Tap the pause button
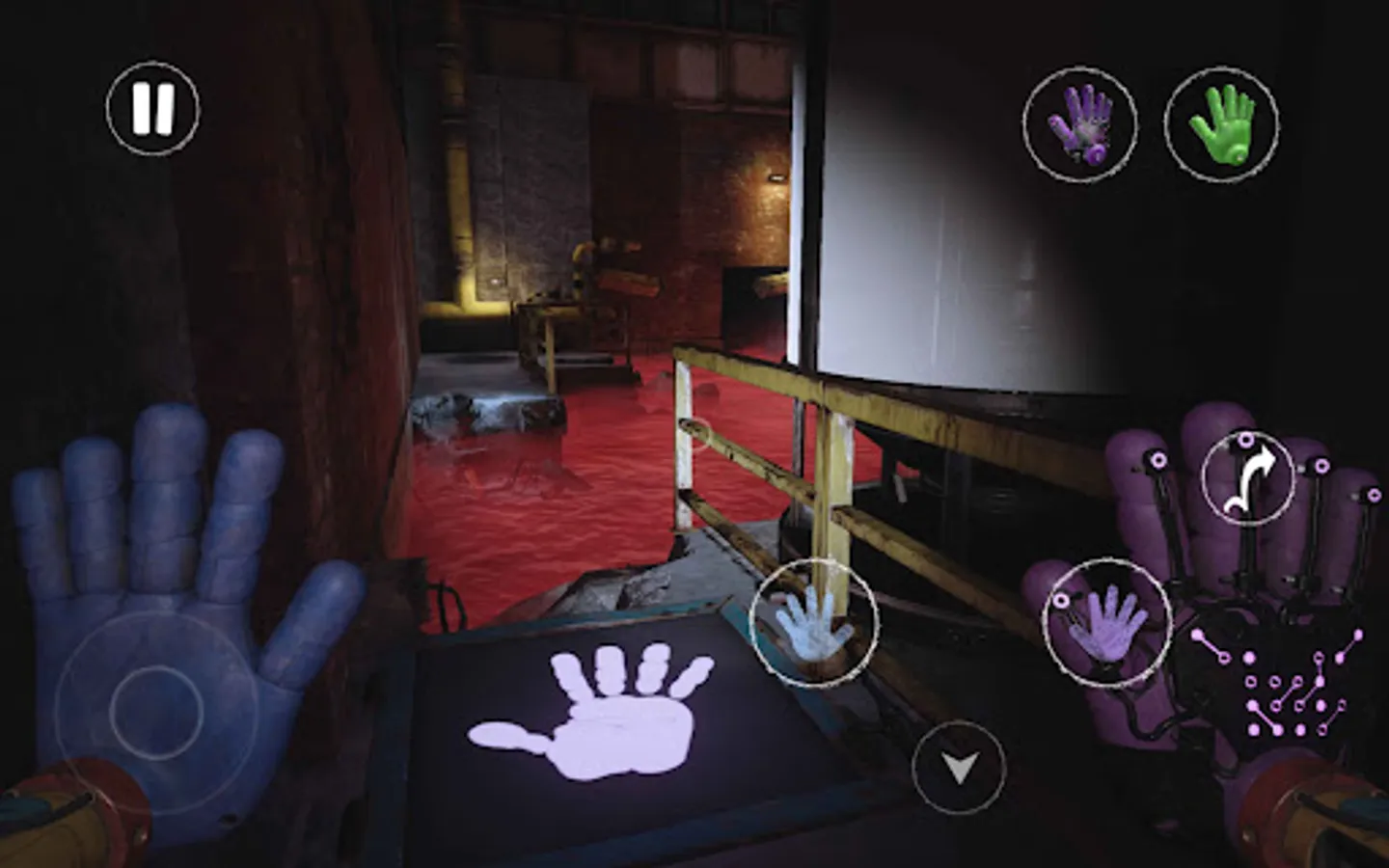 [x=154, y=106]
